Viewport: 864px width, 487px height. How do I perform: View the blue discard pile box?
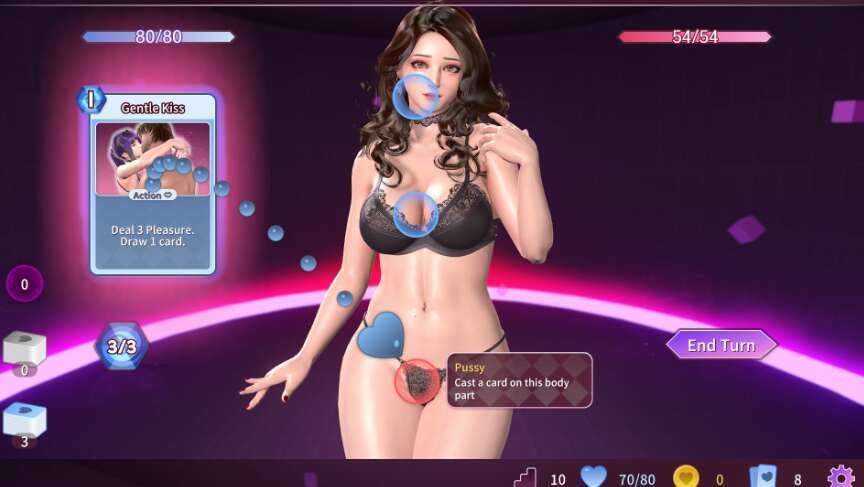pos(24,420)
